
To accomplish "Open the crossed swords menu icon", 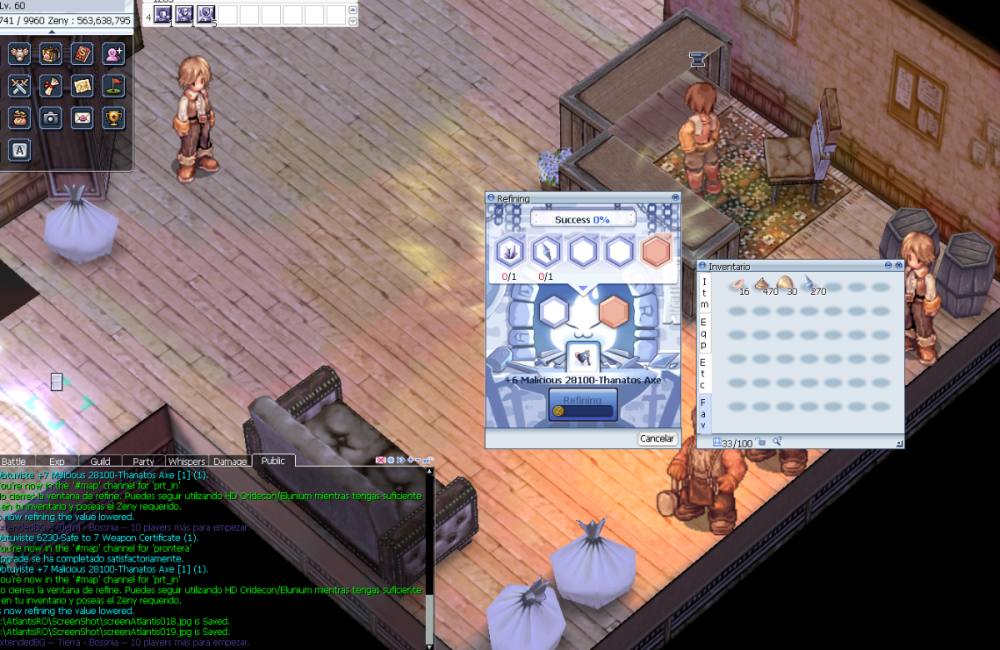I will (x=18, y=86).
